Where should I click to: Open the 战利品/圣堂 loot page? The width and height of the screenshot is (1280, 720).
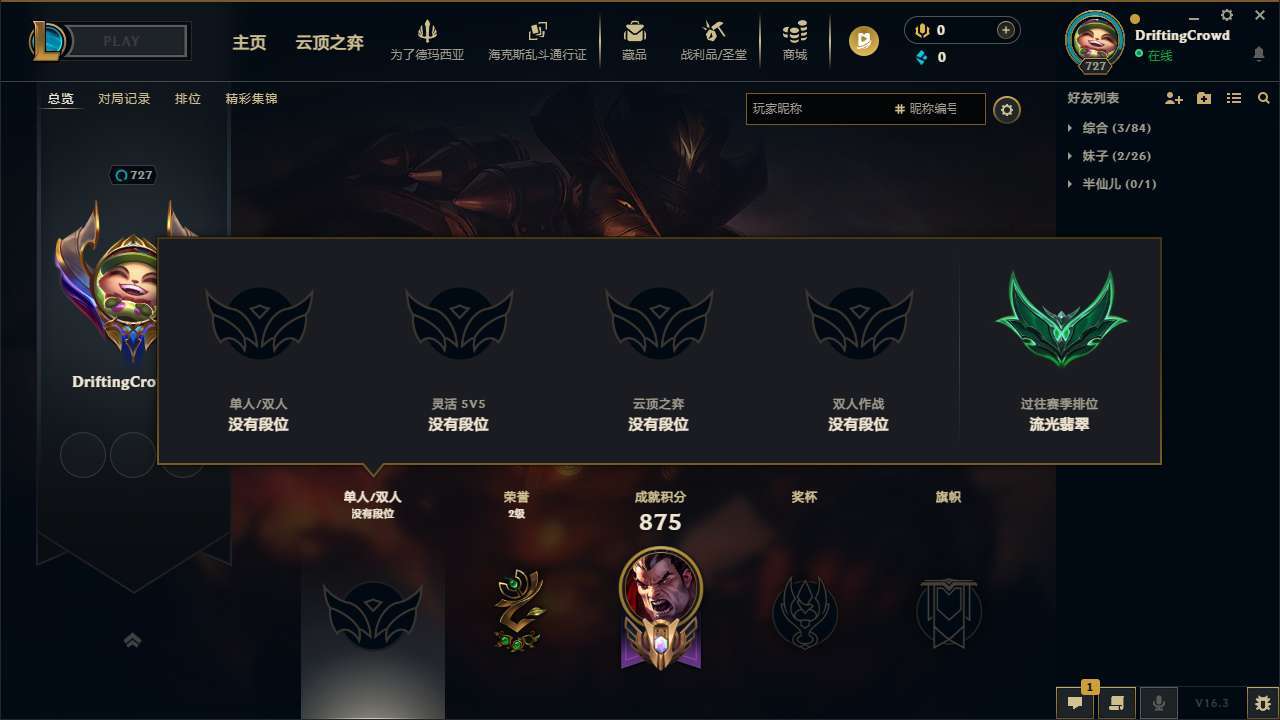(x=712, y=41)
